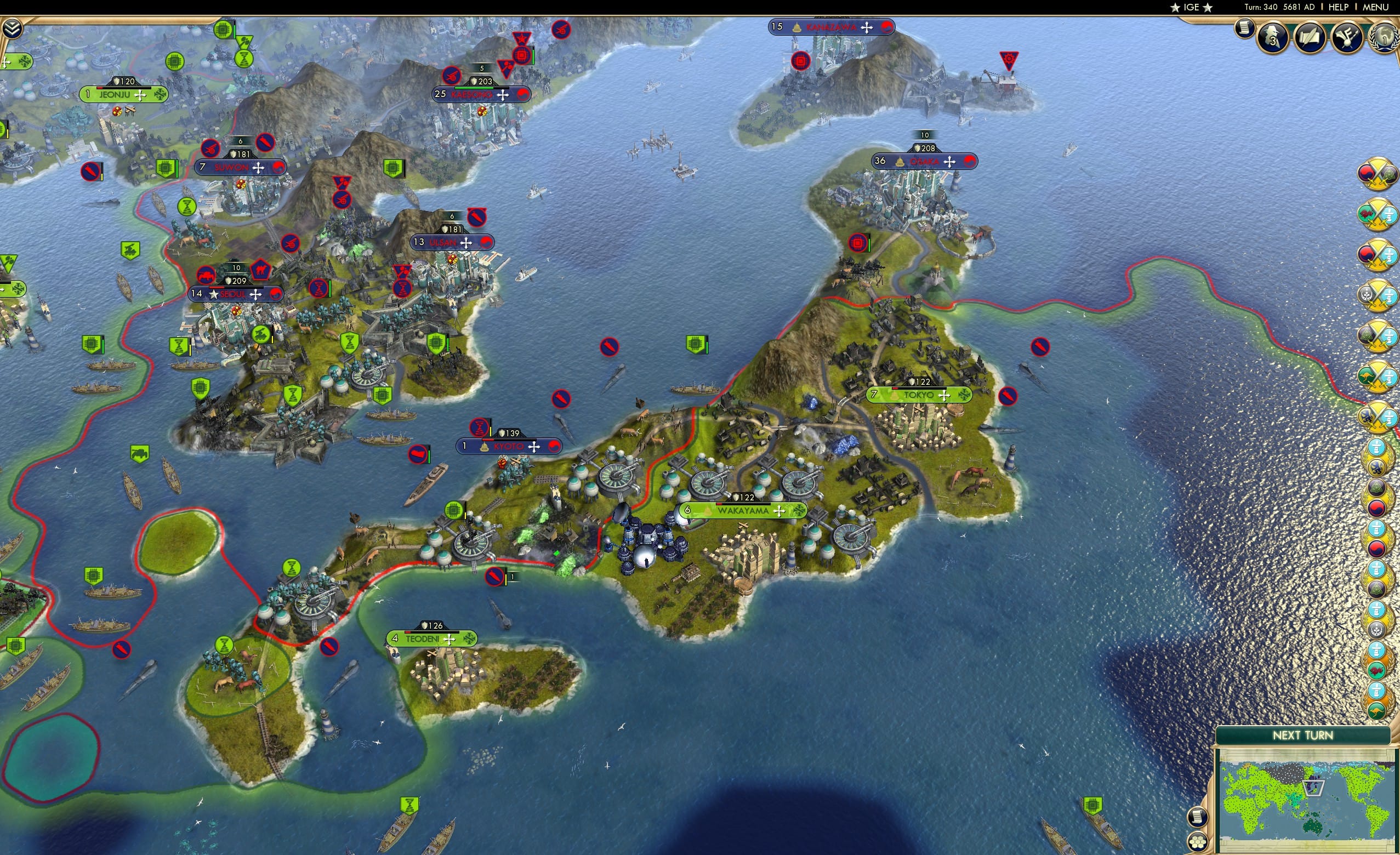Toggle Strategic View using the hex icon
The image size is (1400, 855).
[x=1198, y=842]
